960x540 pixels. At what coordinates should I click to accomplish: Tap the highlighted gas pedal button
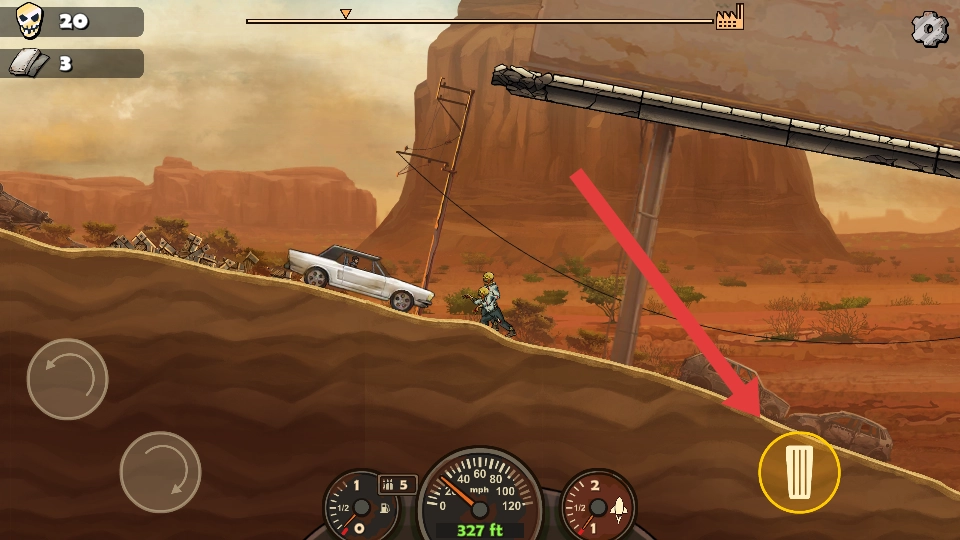coord(799,472)
